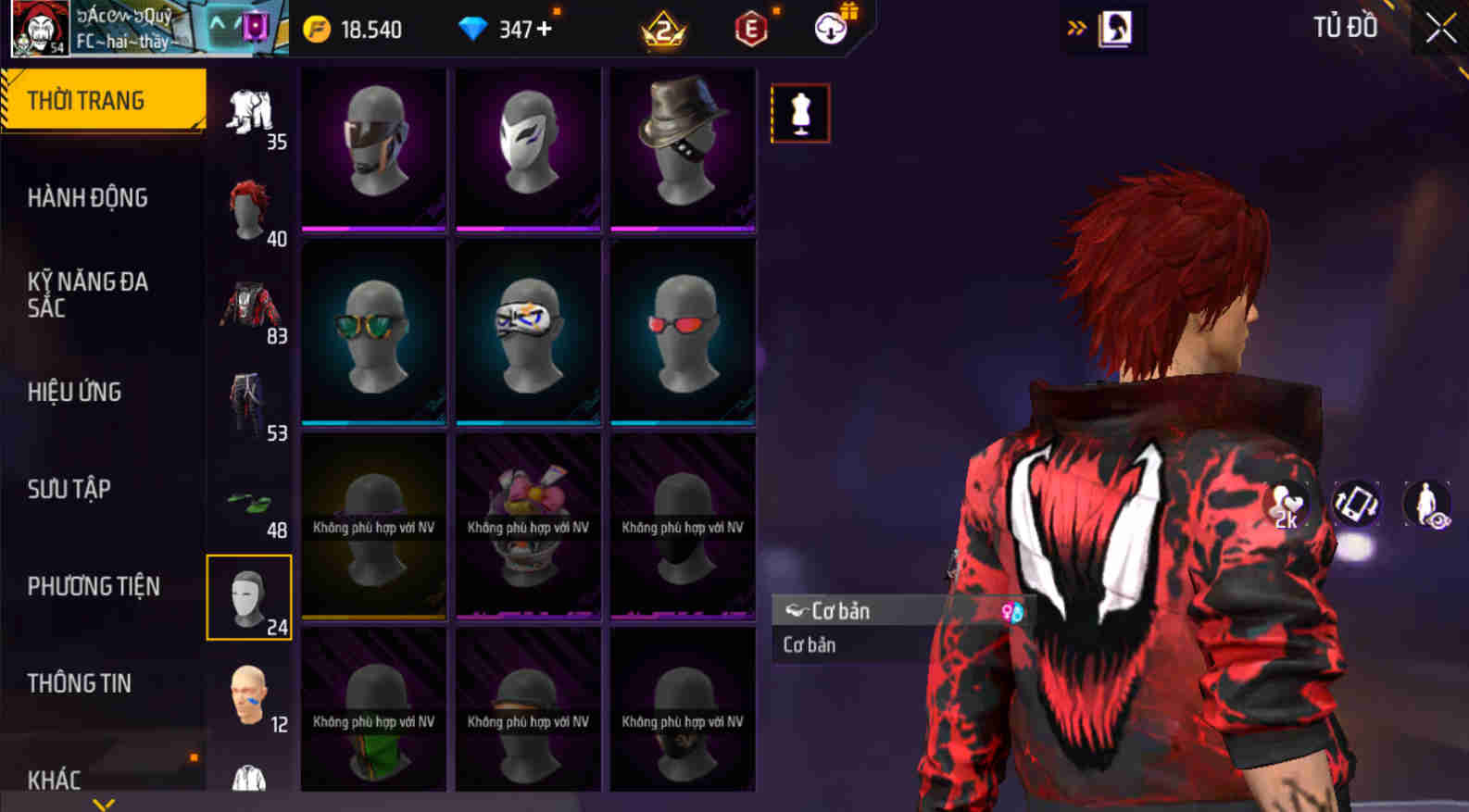
Task: Open the mask category showing 24 items
Action: point(248,596)
